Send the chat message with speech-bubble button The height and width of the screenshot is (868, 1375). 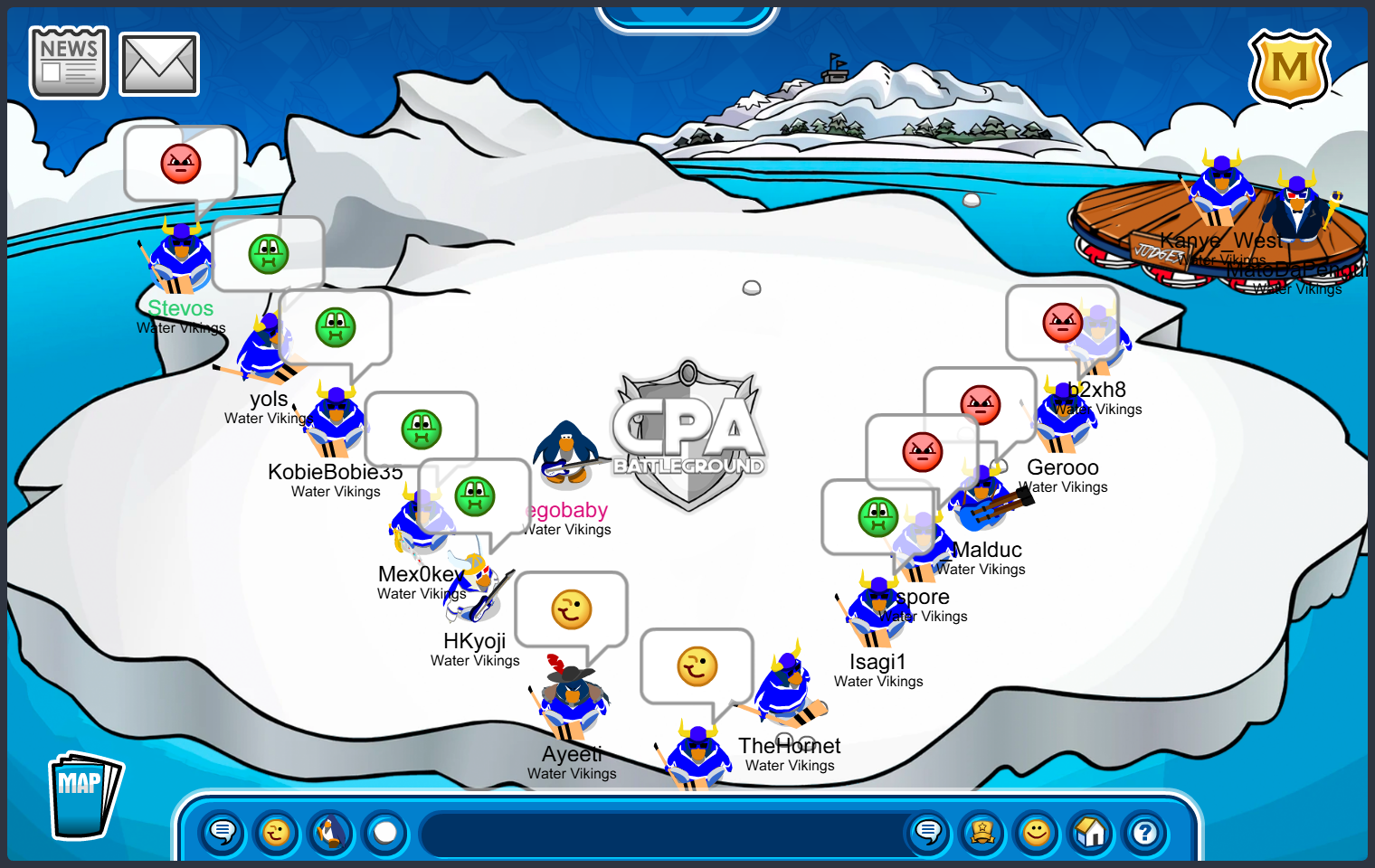tap(928, 832)
